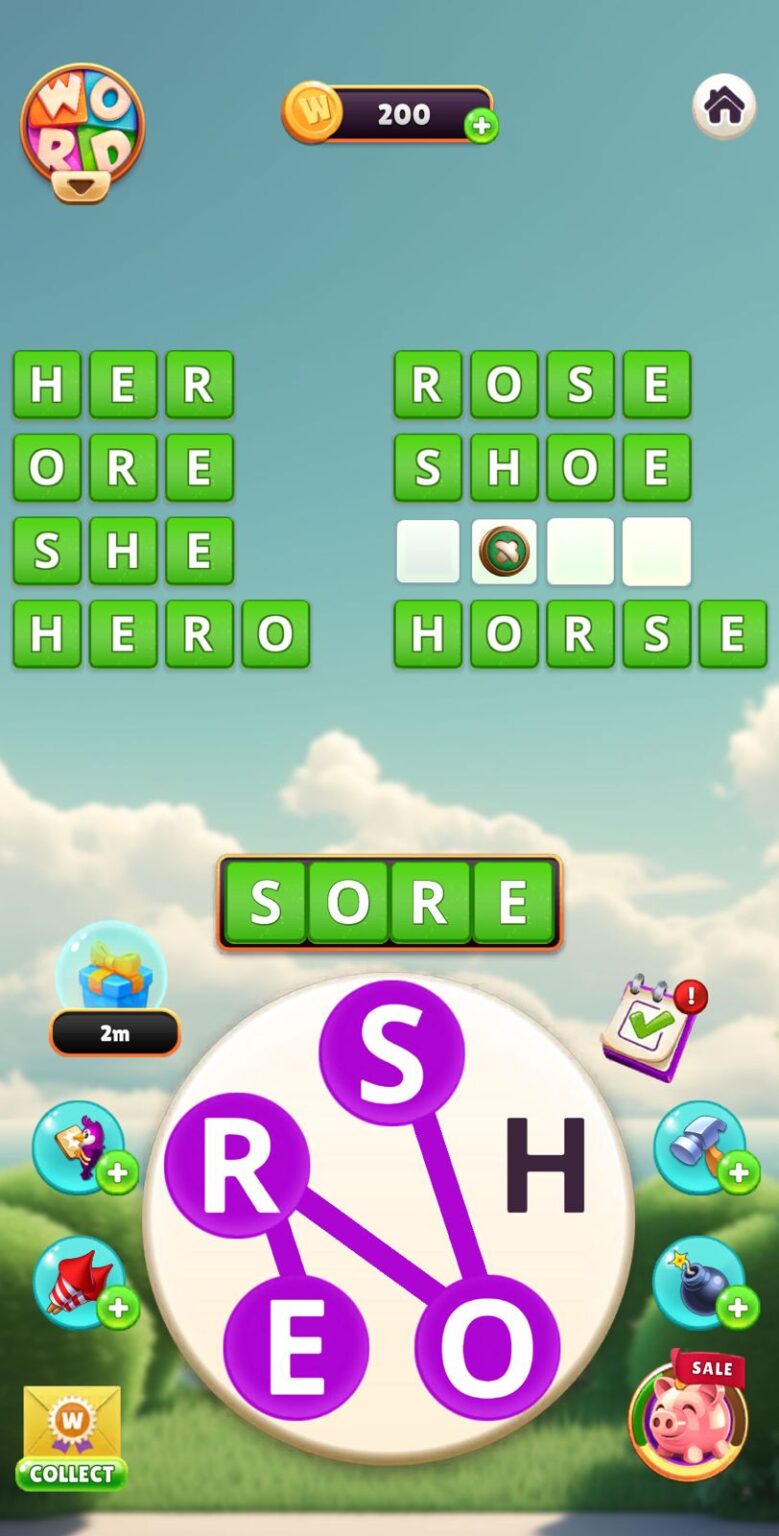Image resolution: width=779 pixels, height=1536 pixels.
Task: Pick the letter E on the wheel
Action: 296,1347
